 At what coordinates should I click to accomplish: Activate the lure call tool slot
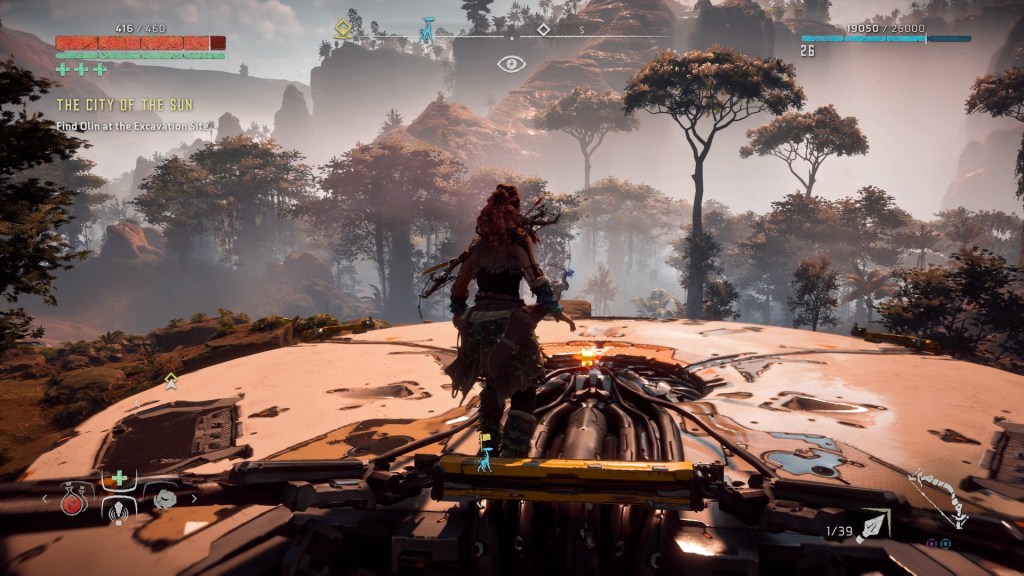point(119,510)
